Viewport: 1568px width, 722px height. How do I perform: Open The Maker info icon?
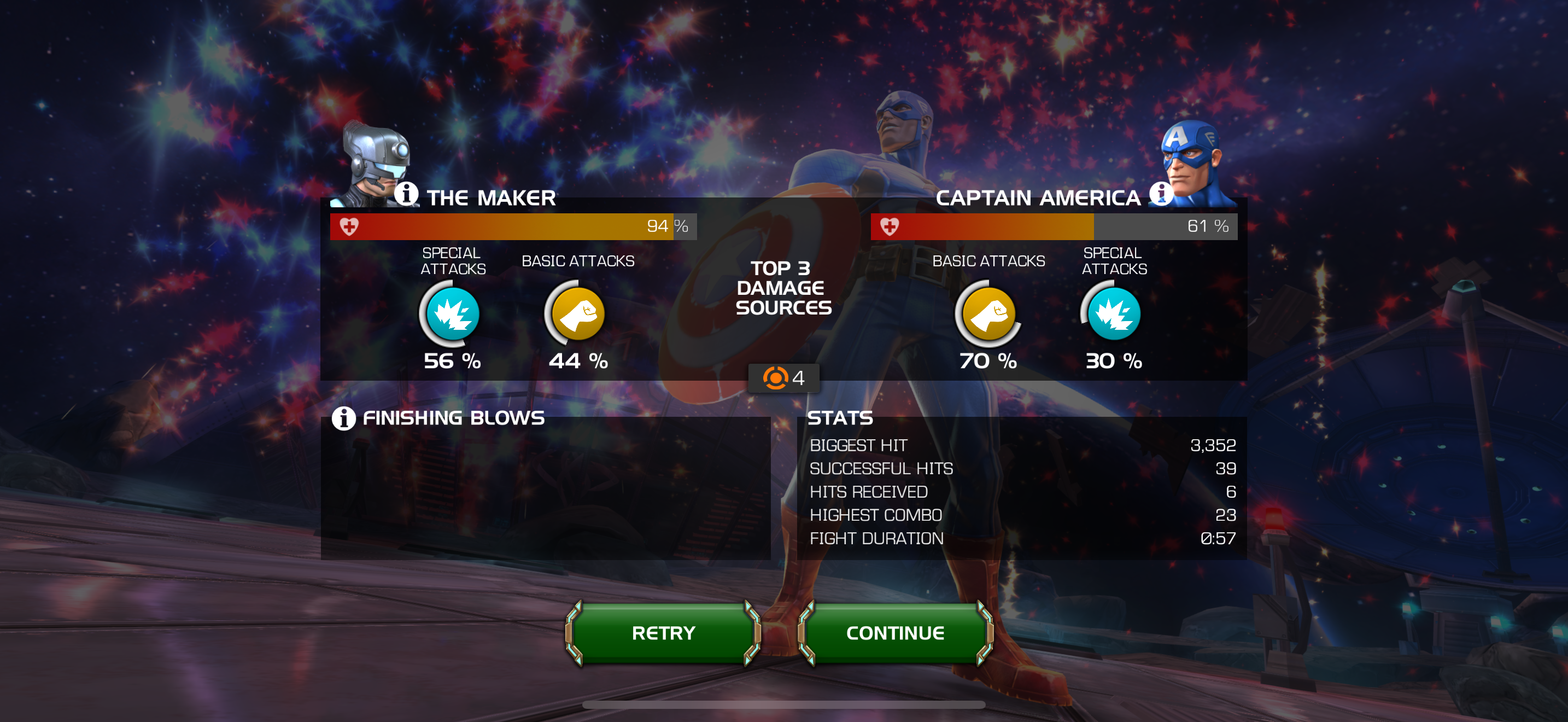[x=406, y=194]
